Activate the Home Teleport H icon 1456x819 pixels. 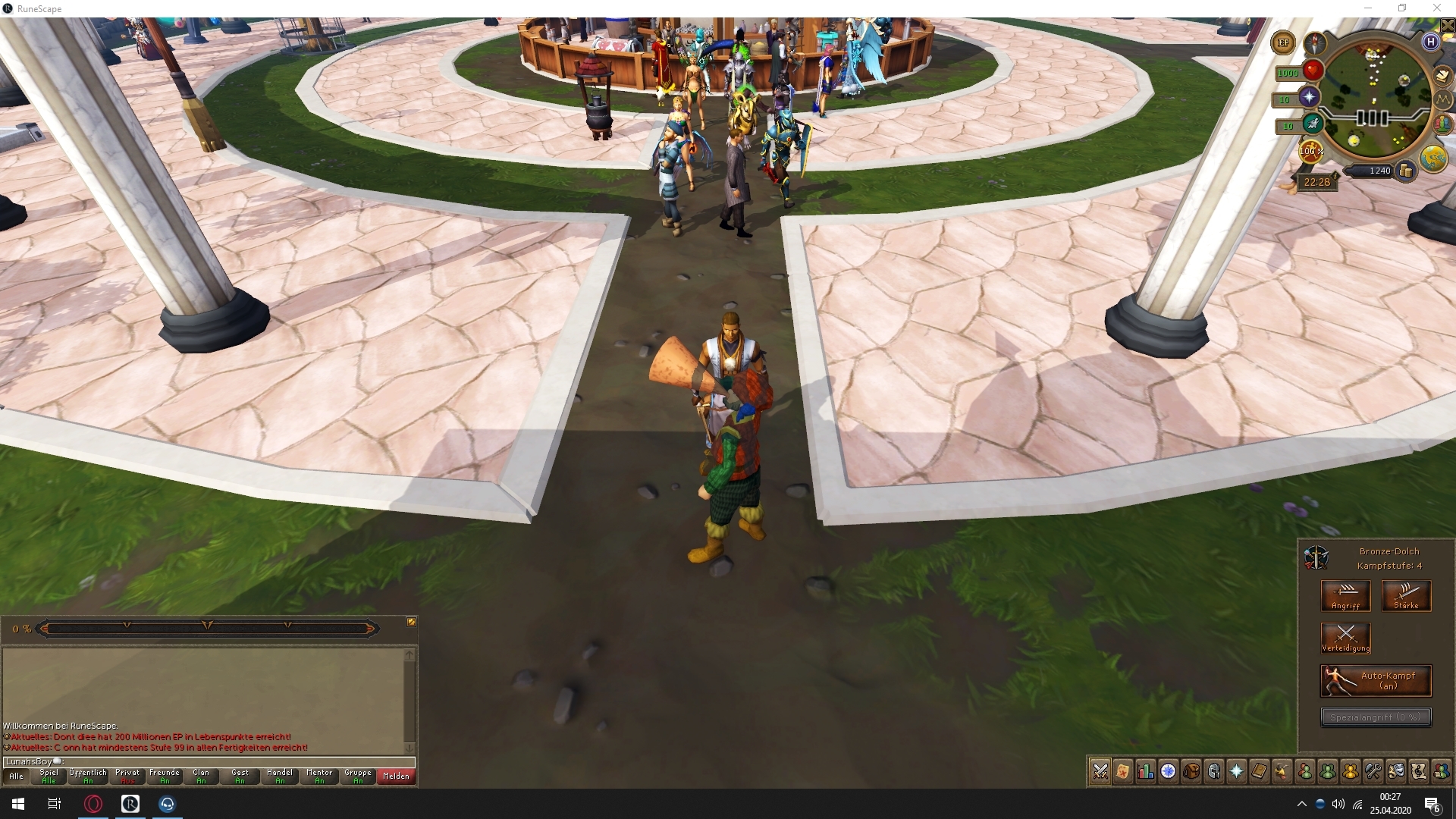click(1431, 42)
